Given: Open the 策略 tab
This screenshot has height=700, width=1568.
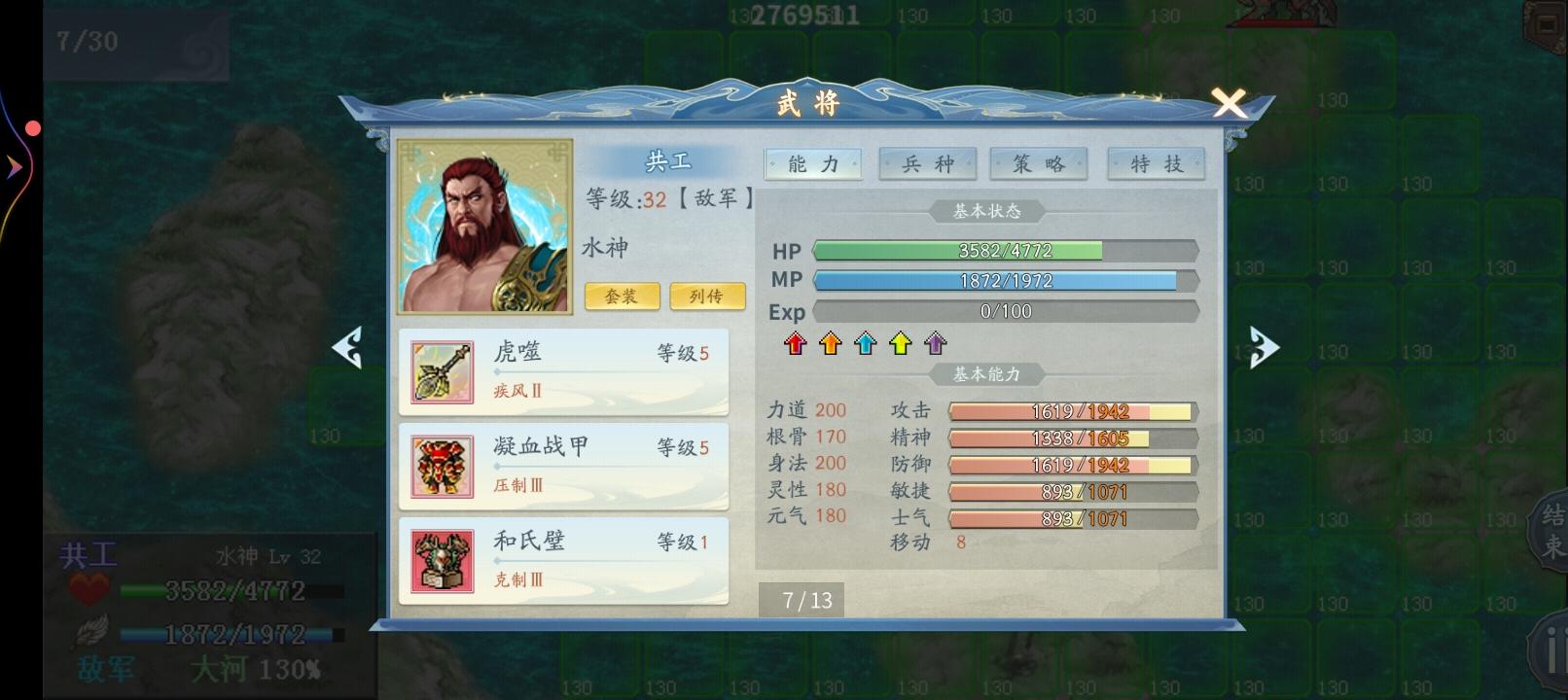Looking at the screenshot, I should click(x=1039, y=163).
